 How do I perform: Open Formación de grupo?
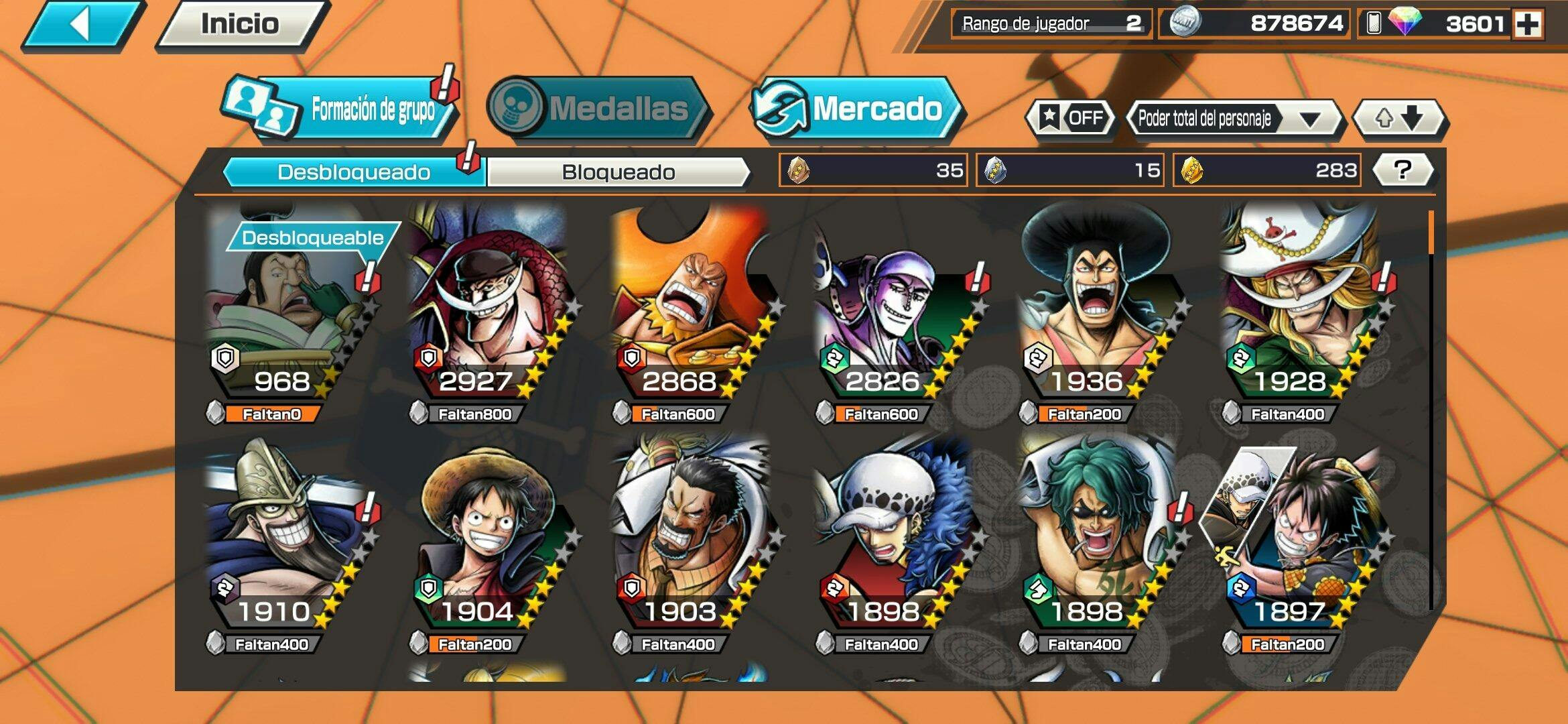tap(342, 109)
